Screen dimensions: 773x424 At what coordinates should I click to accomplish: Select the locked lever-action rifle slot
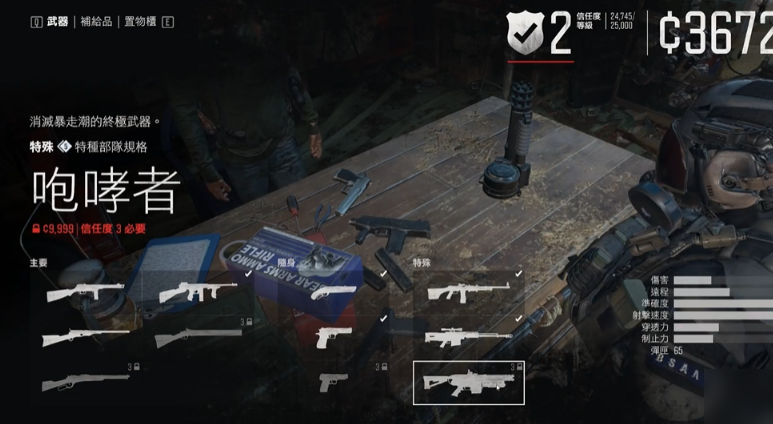coord(85,382)
